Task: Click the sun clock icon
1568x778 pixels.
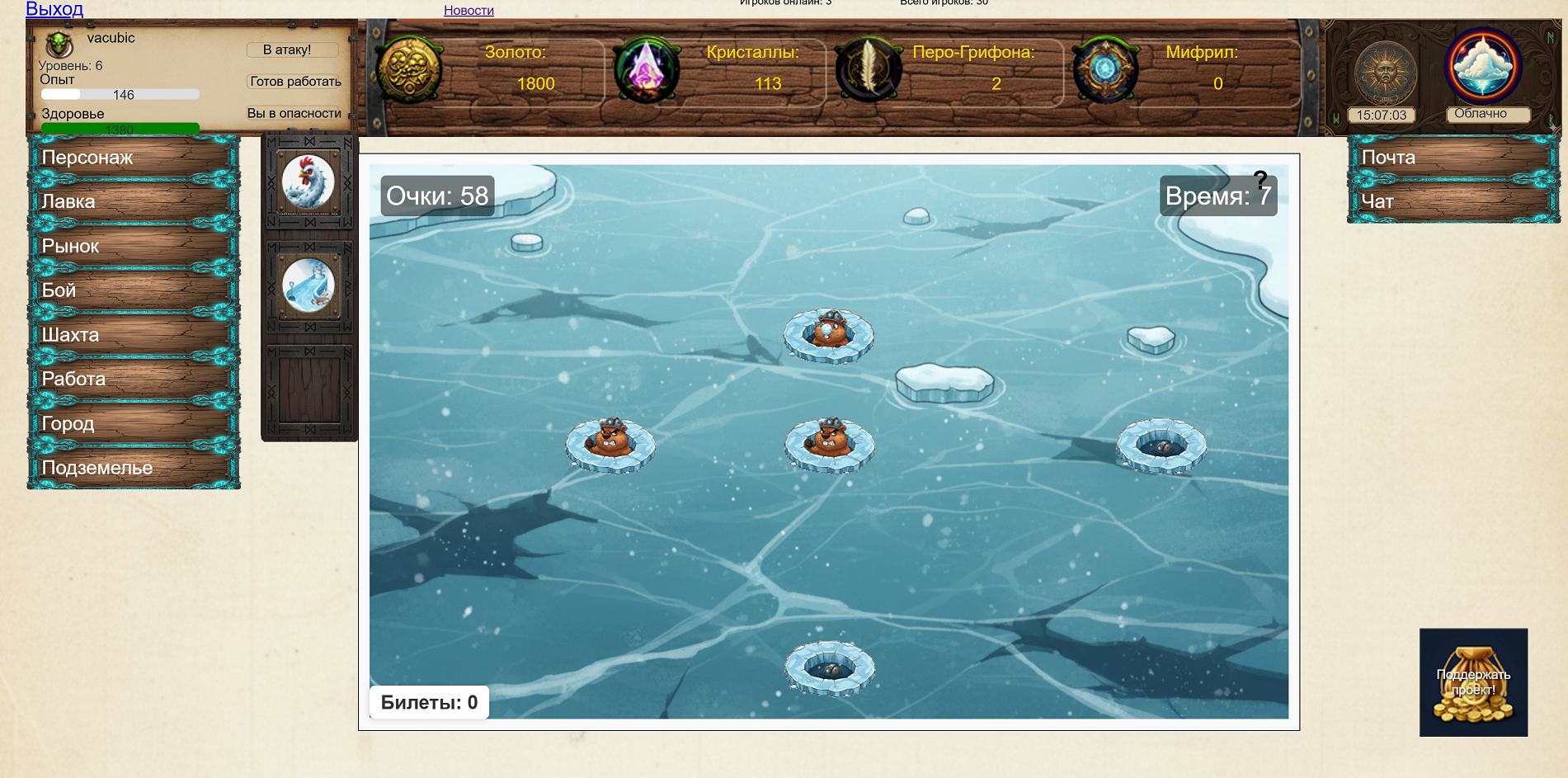Action: pos(1385,73)
